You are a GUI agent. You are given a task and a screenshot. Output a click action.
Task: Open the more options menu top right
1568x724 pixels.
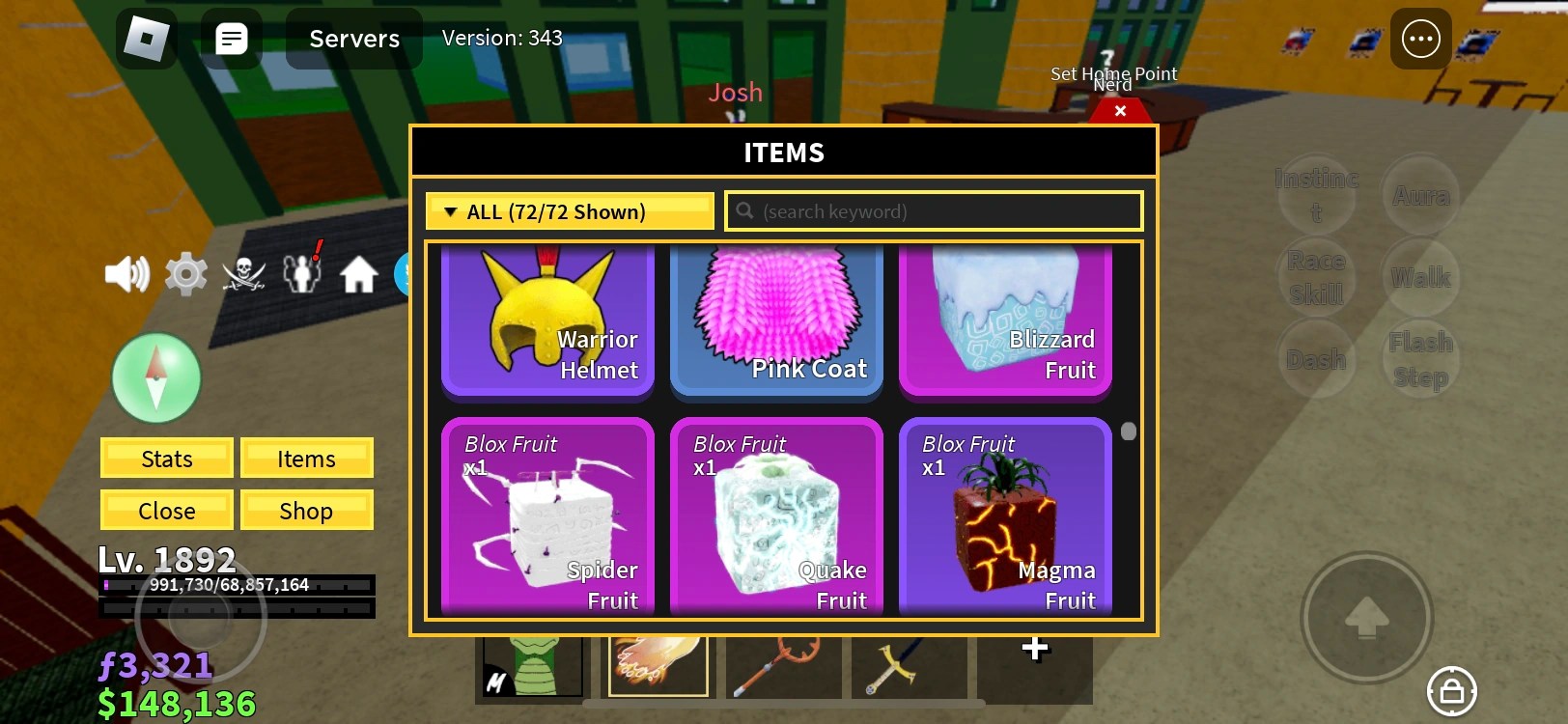tap(1420, 39)
